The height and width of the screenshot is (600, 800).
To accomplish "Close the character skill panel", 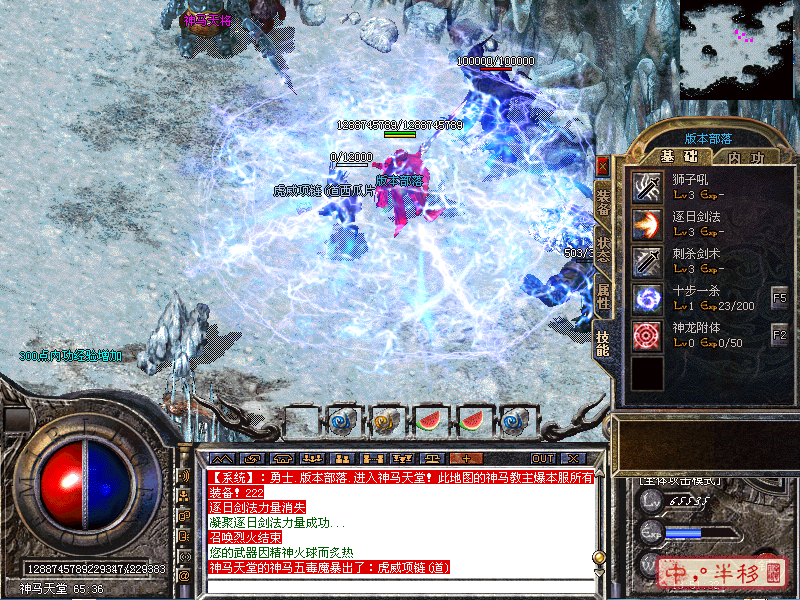I will (x=602, y=166).
